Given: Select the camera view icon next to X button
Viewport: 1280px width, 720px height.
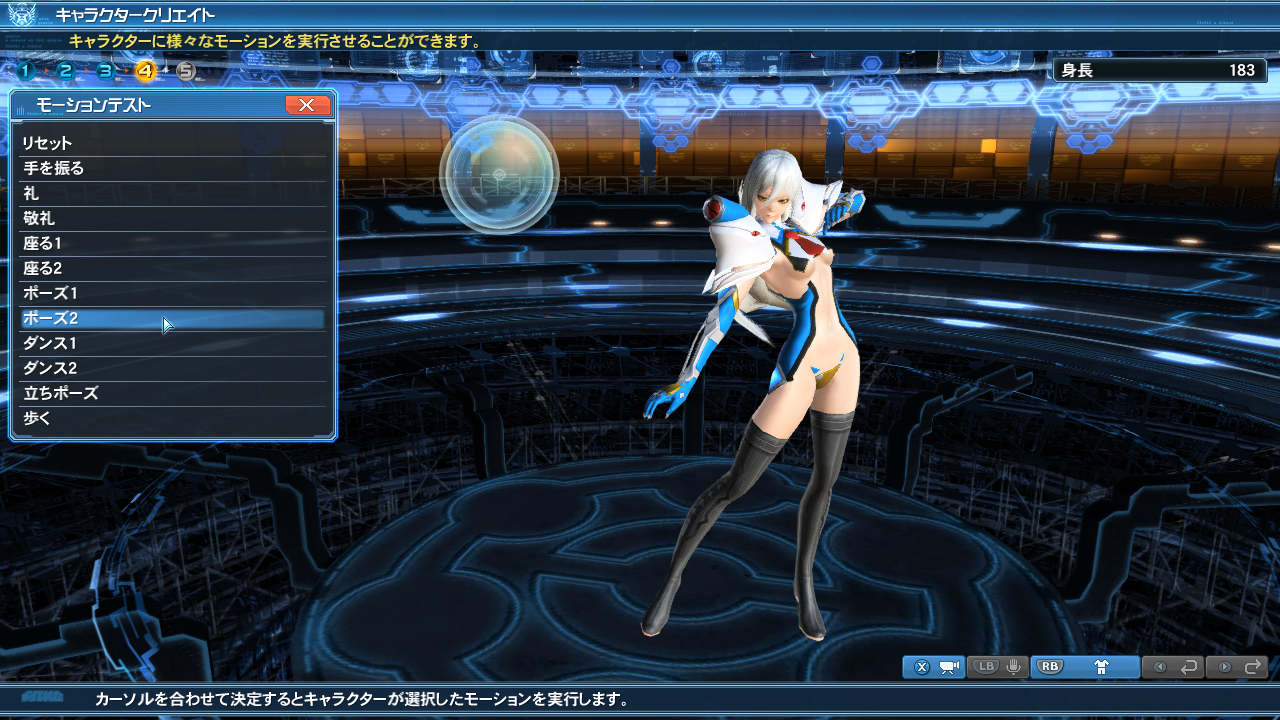Looking at the screenshot, I should click(x=949, y=667).
